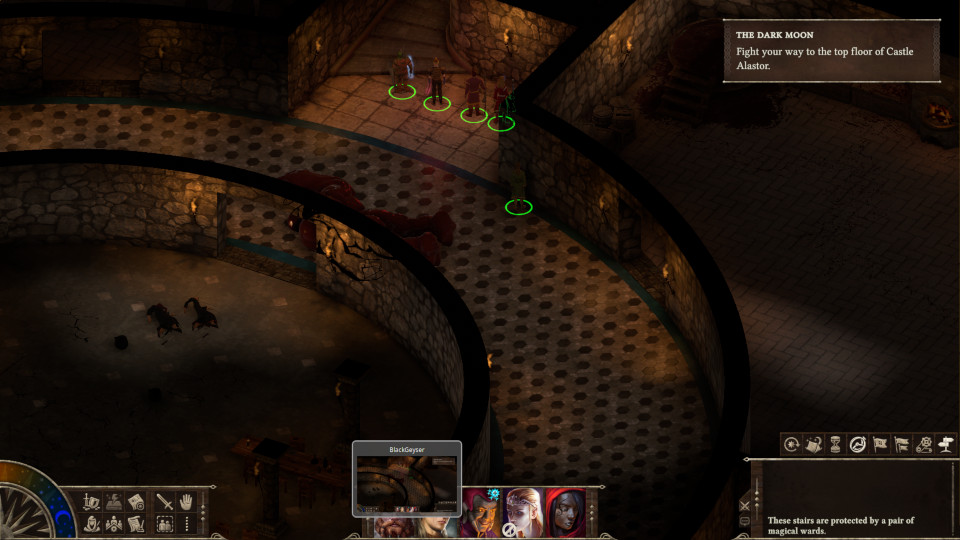Click the sun rotation rest icon
Screen dimensions: 960x540
point(792,444)
